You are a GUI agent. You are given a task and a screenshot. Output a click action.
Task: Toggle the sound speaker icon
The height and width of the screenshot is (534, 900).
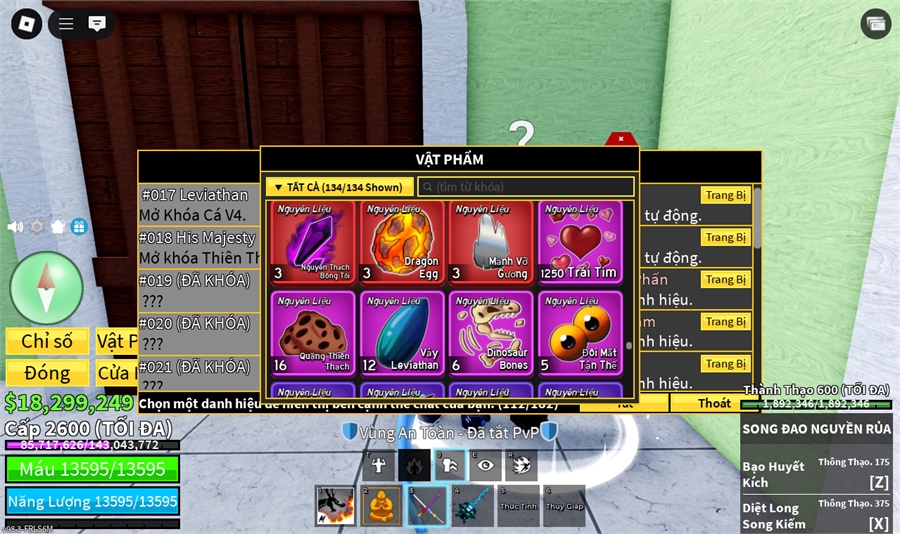point(16,227)
